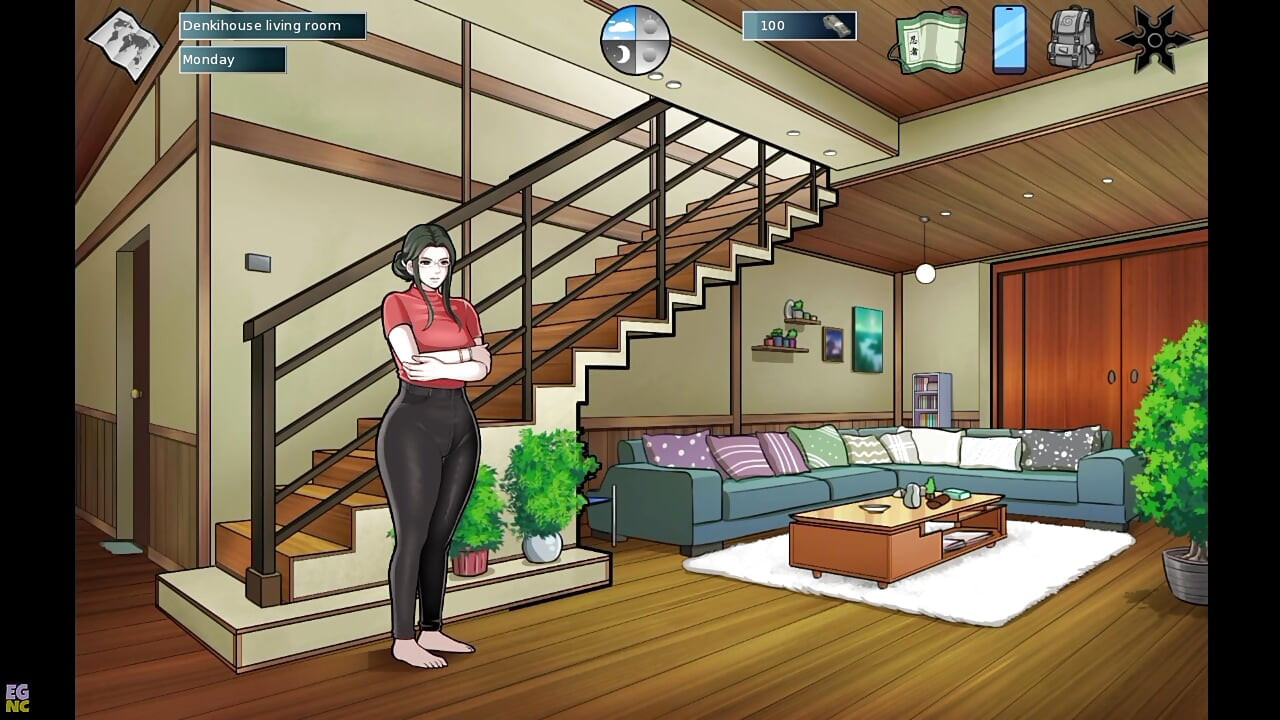Open the shuriken menu icon
This screenshot has height=720, width=1280.
point(1154,40)
